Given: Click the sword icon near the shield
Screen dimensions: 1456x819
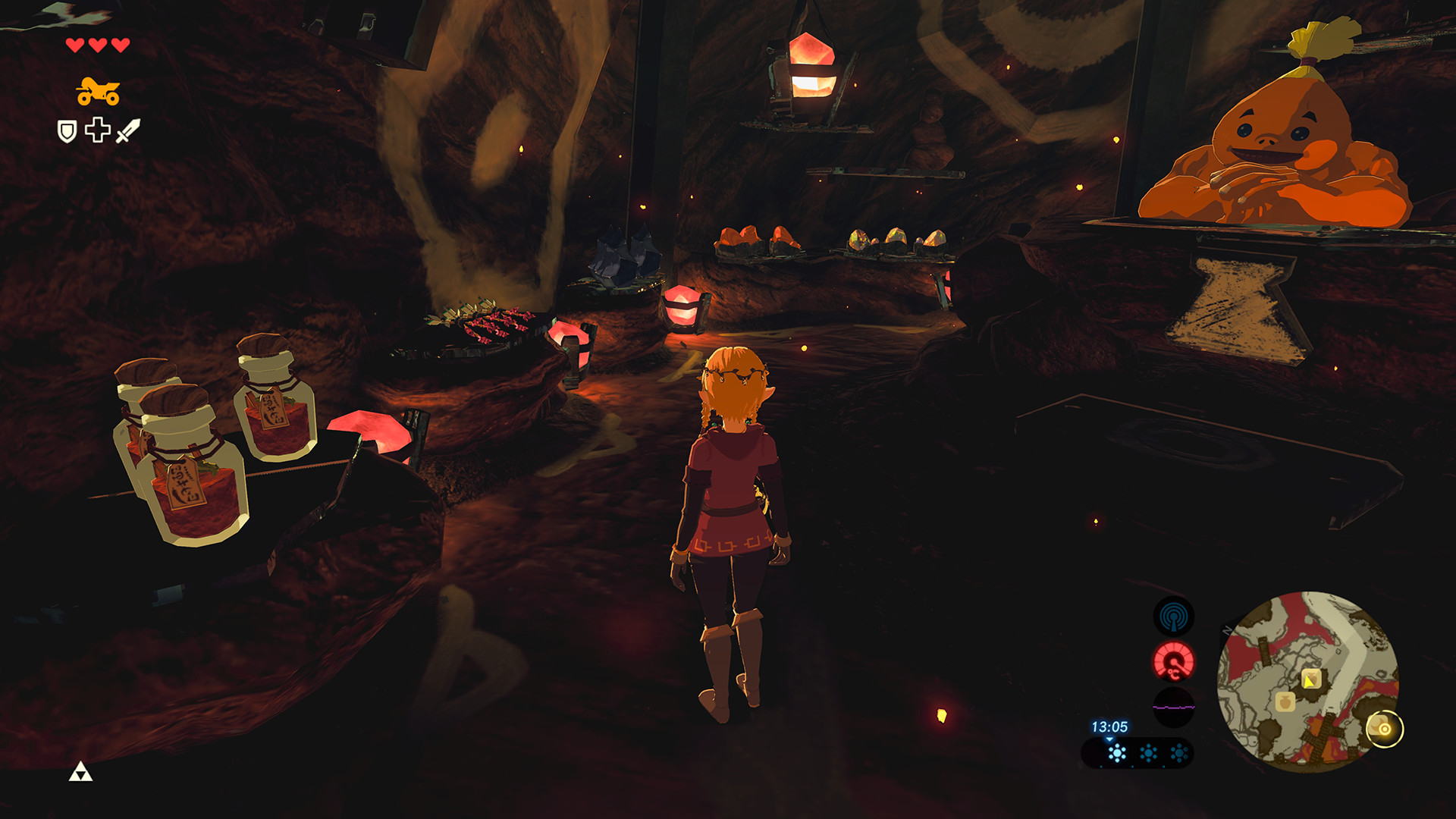Looking at the screenshot, I should click(x=127, y=129).
